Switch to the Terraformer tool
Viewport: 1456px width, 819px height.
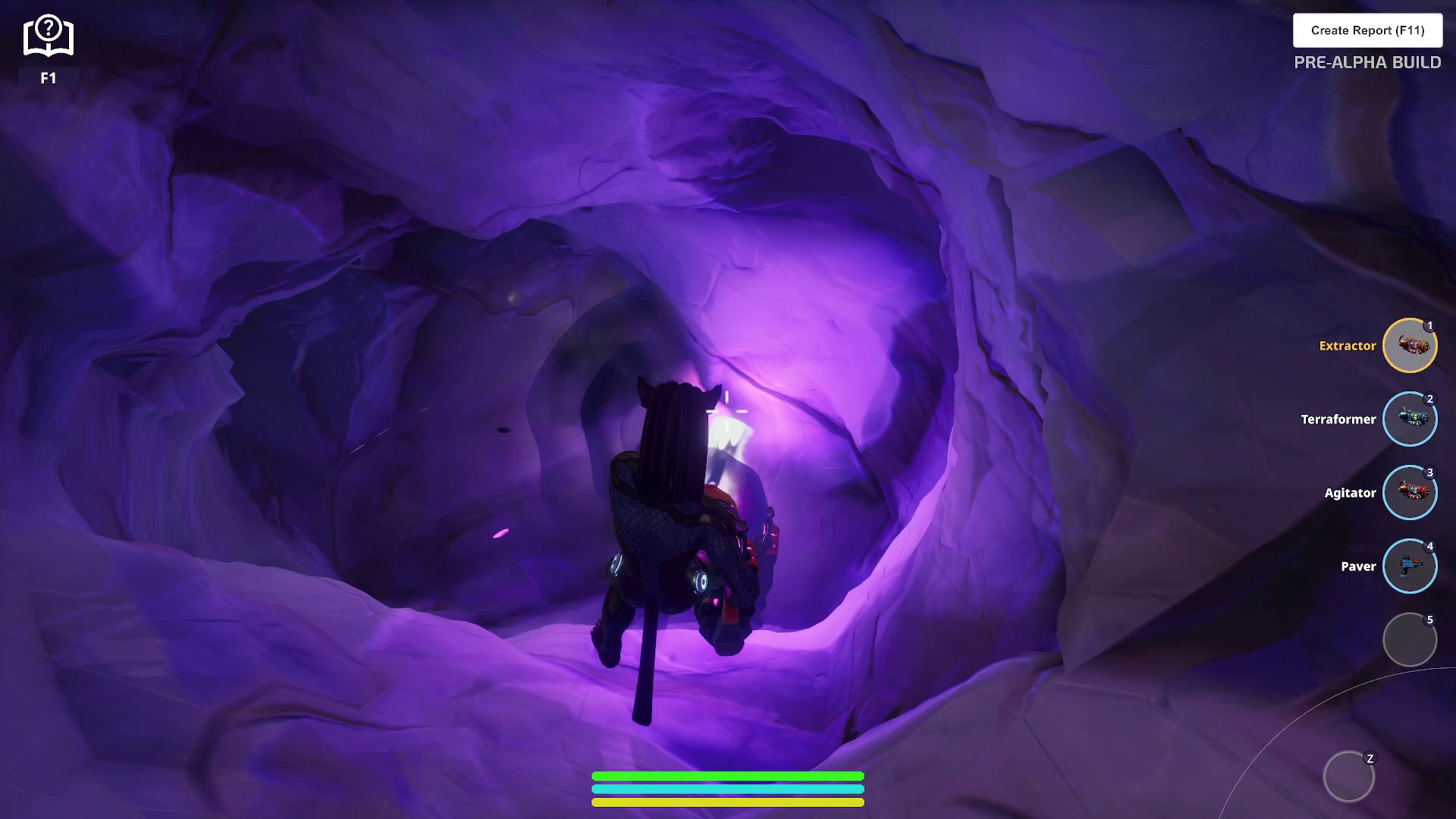(1409, 419)
